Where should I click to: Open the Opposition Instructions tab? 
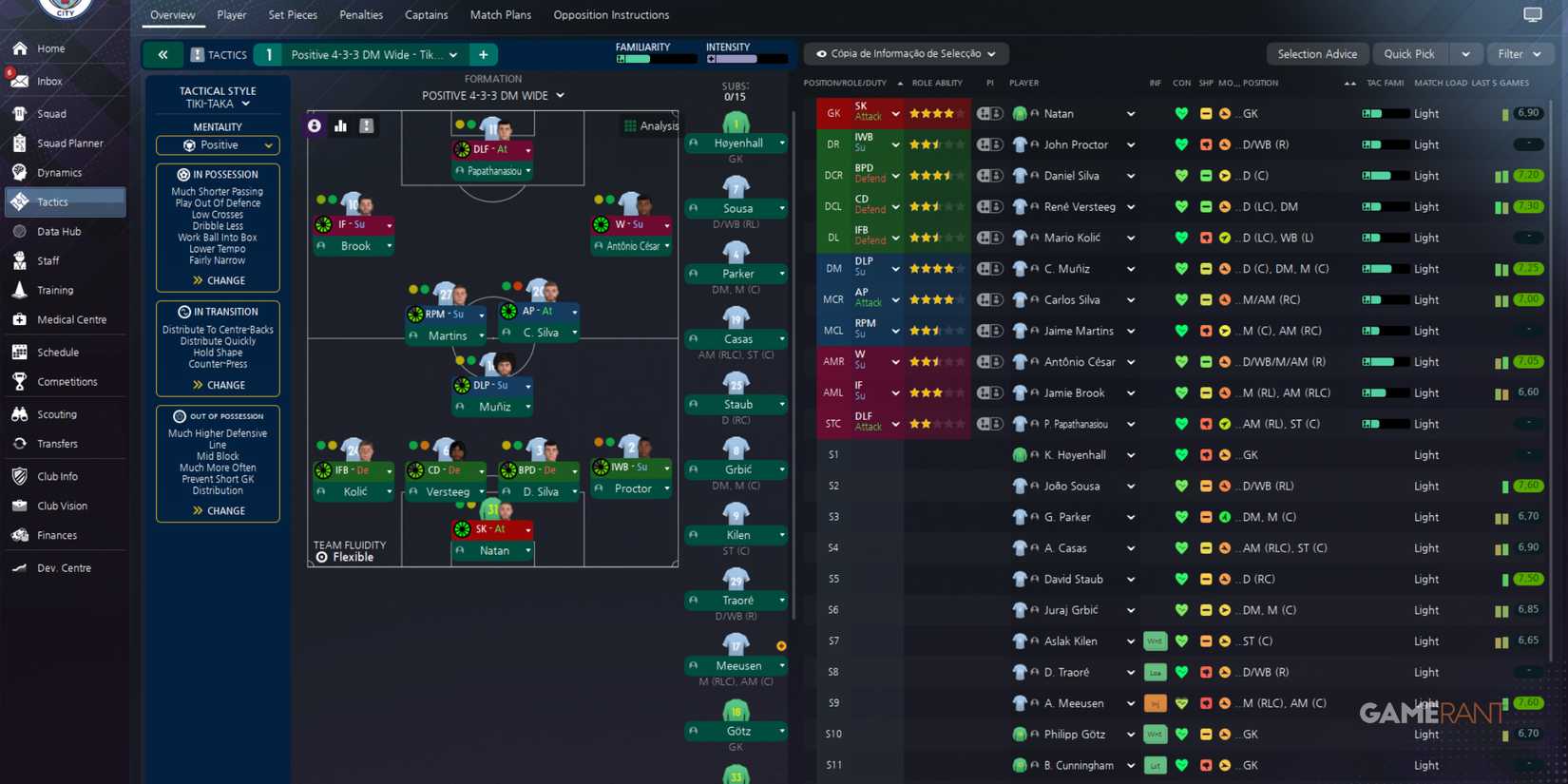[x=610, y=14]
